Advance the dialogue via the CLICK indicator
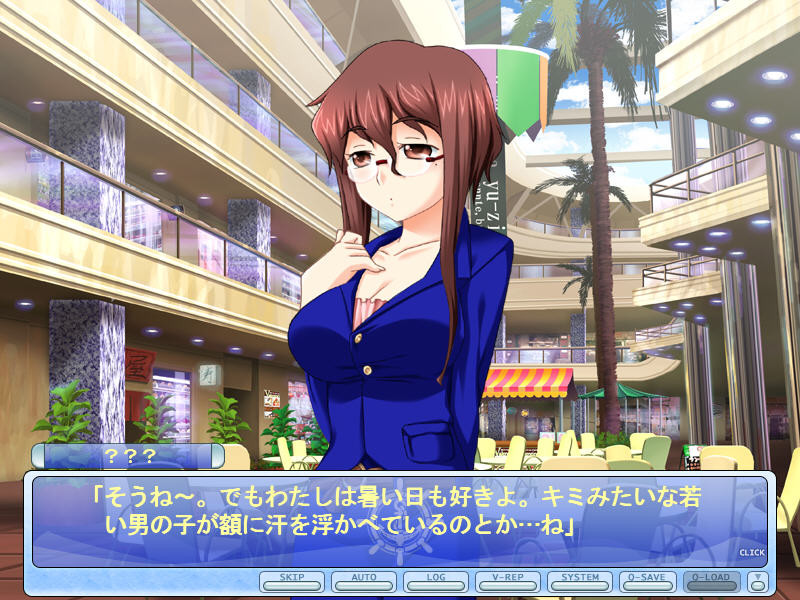800x600 pixels. click(751, 552)
